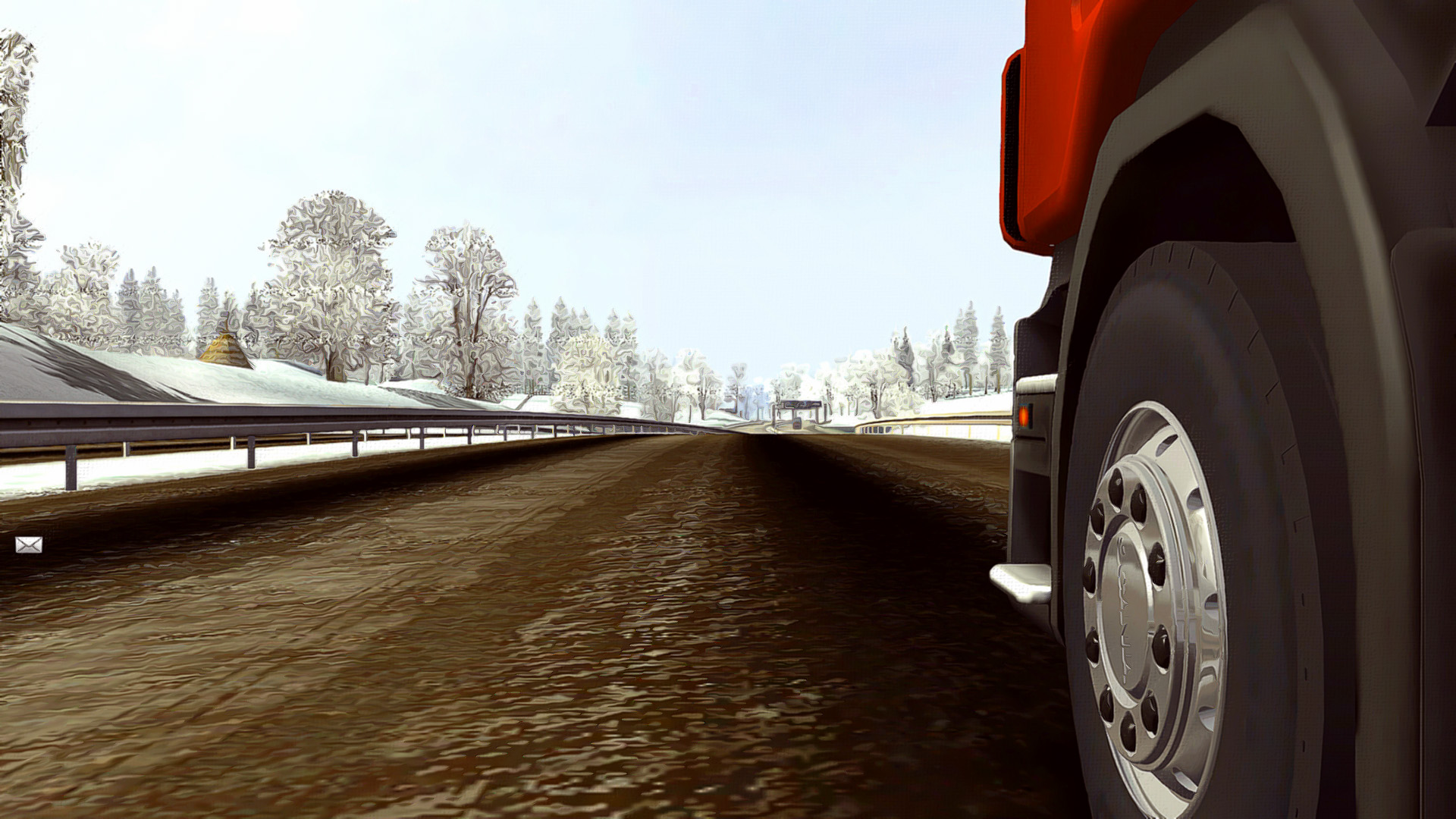Open the mail envelope notification

pyautogui.click(x=29, y=544)
